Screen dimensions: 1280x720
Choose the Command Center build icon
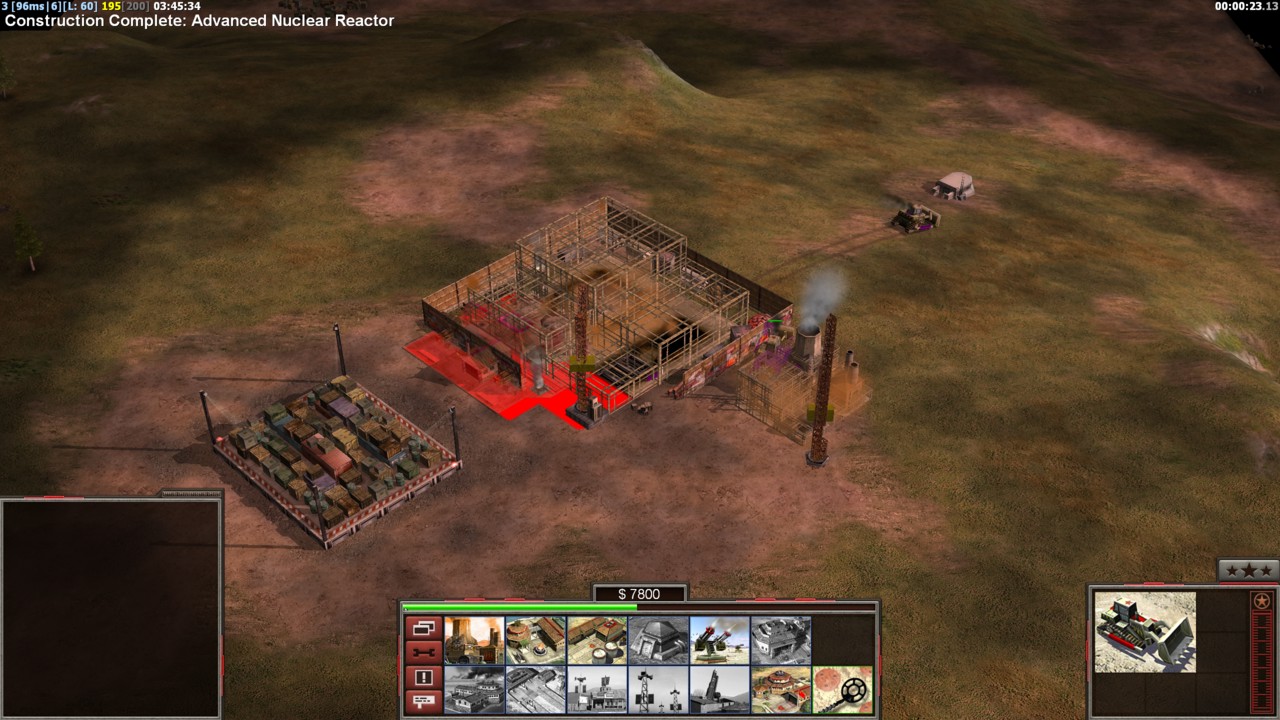coord(781,690)
